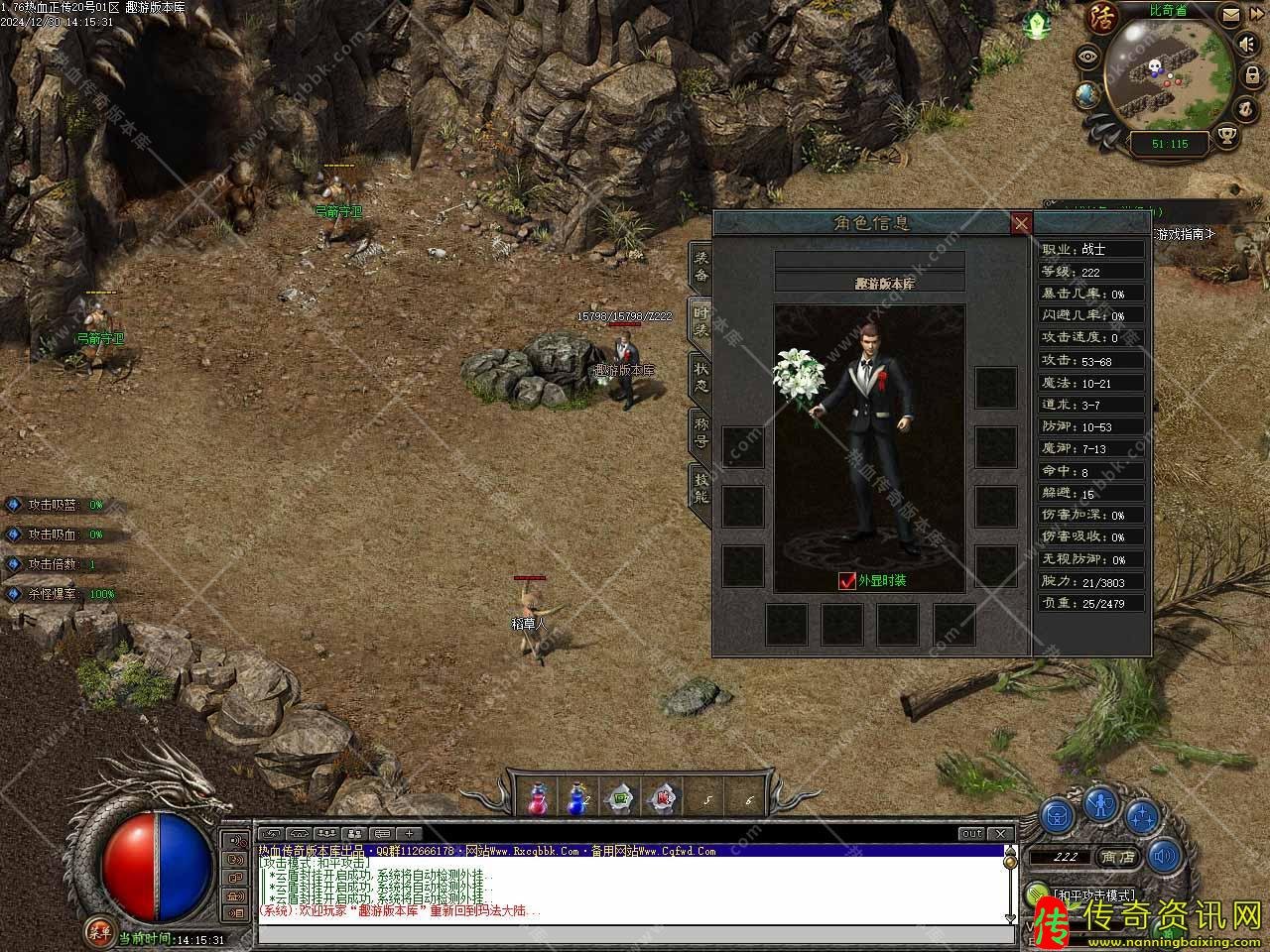The width and height of the screenshot is (1270, 952).
Task: Use the blue potion in the hotbar
Action: click(x=576, y=798)
